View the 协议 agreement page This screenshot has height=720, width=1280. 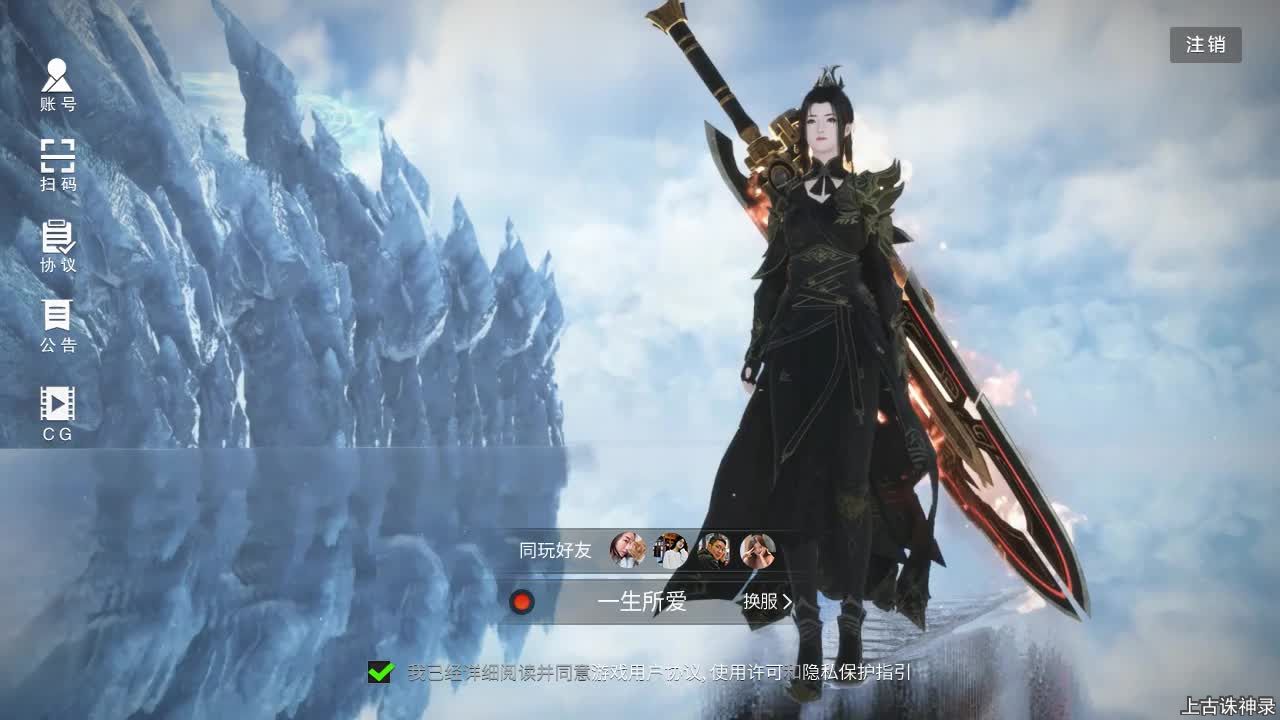(58, 246)
